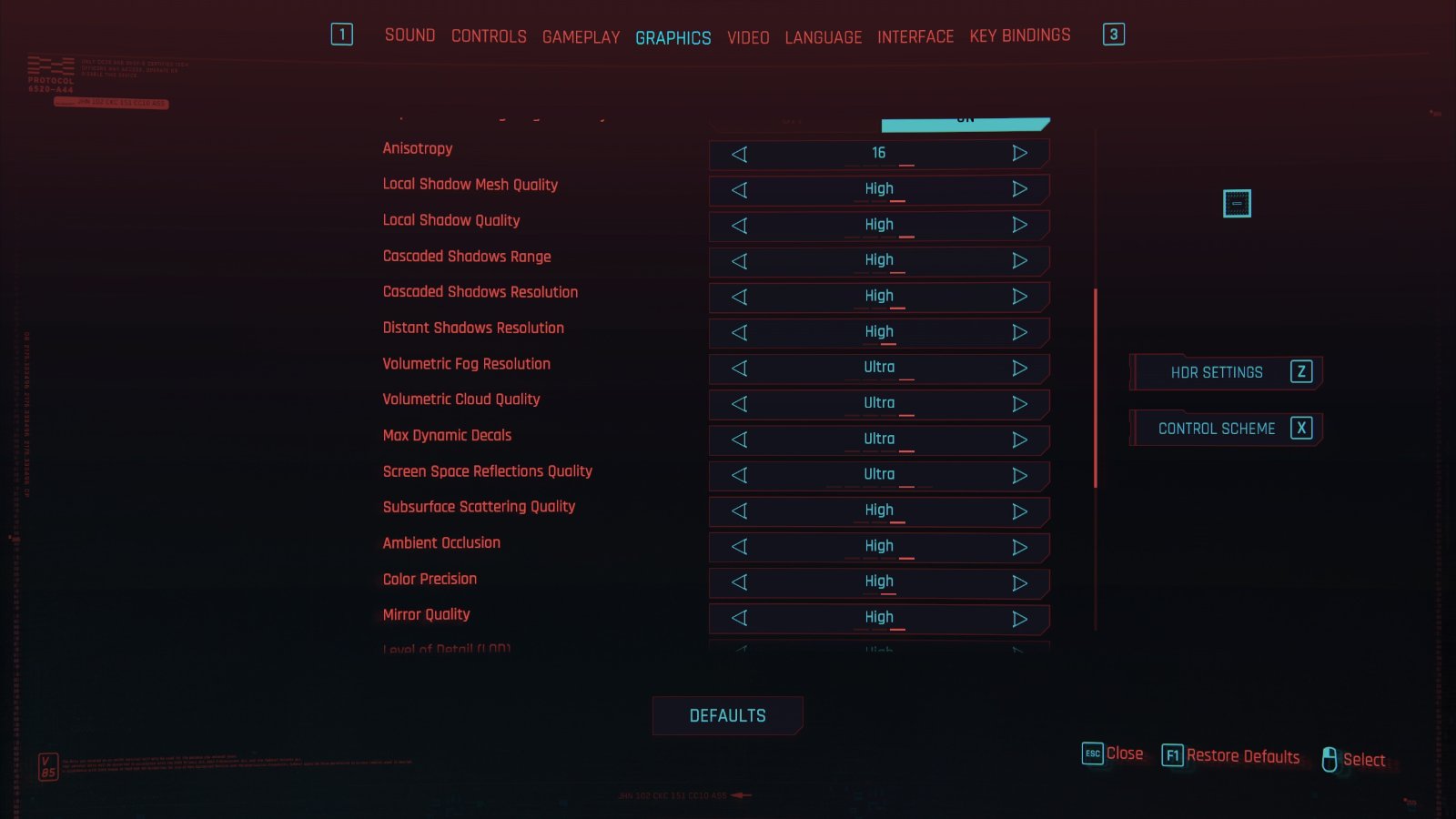This screenshot has height=819, width=1456.
Task: Open the Interface tab
Action: click(x=915, y=36)
